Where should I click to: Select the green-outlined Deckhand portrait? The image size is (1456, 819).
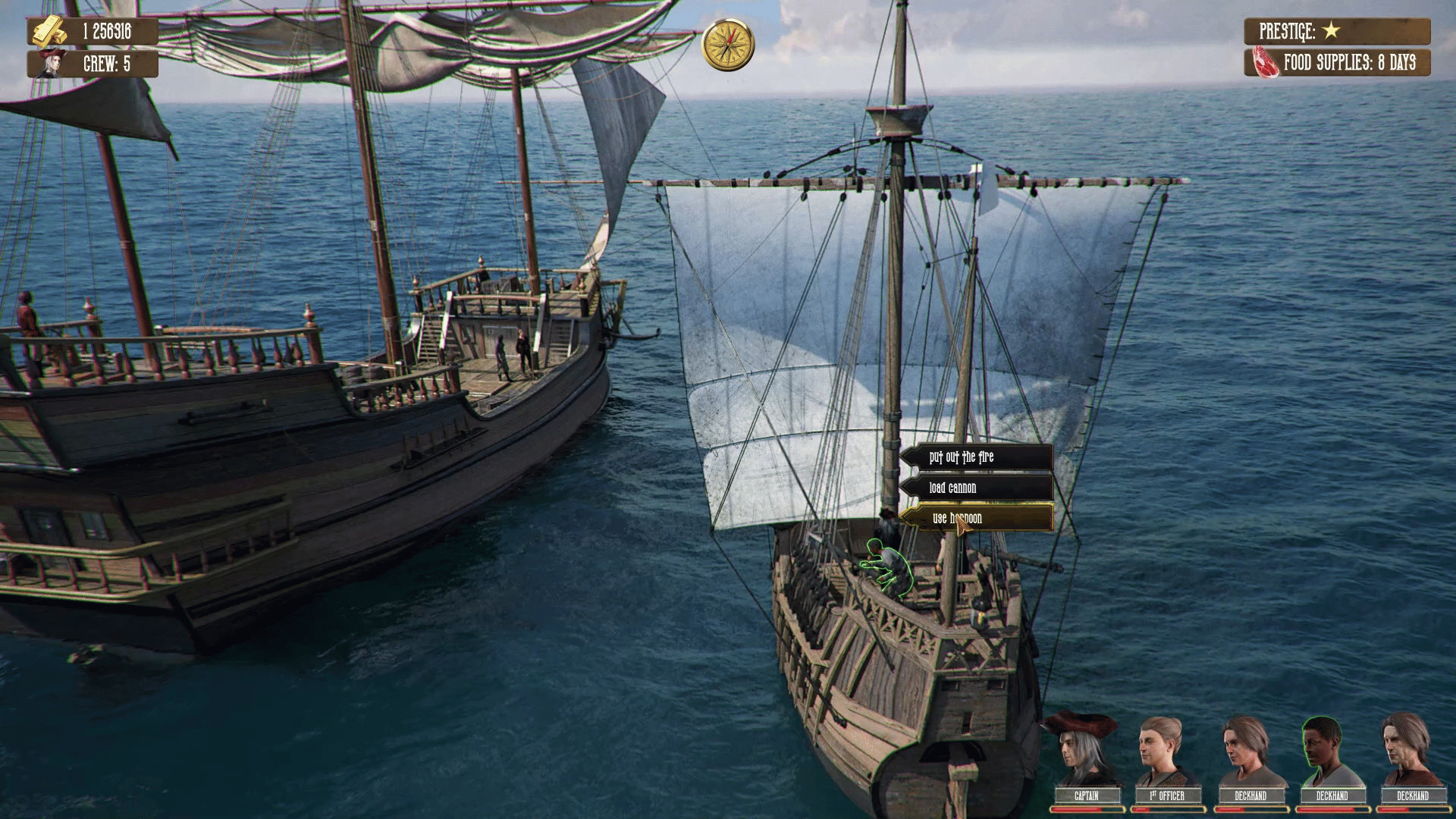(1331, 755)
